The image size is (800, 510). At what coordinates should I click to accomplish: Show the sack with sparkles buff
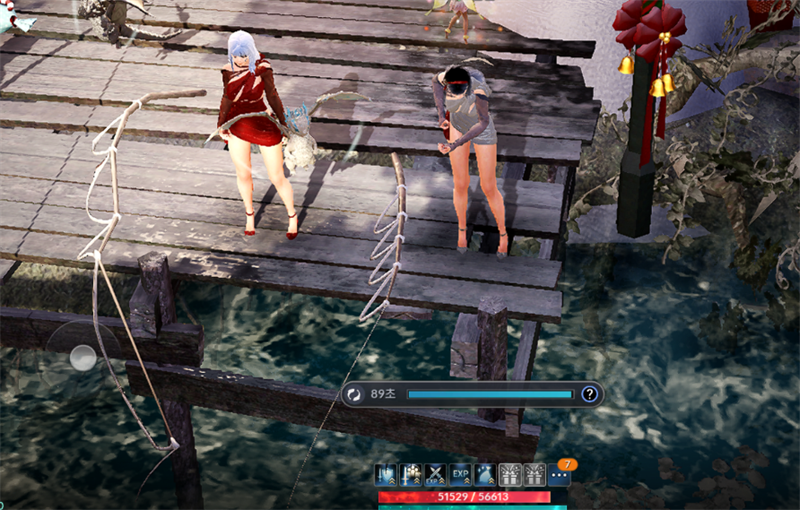point(485,475)
